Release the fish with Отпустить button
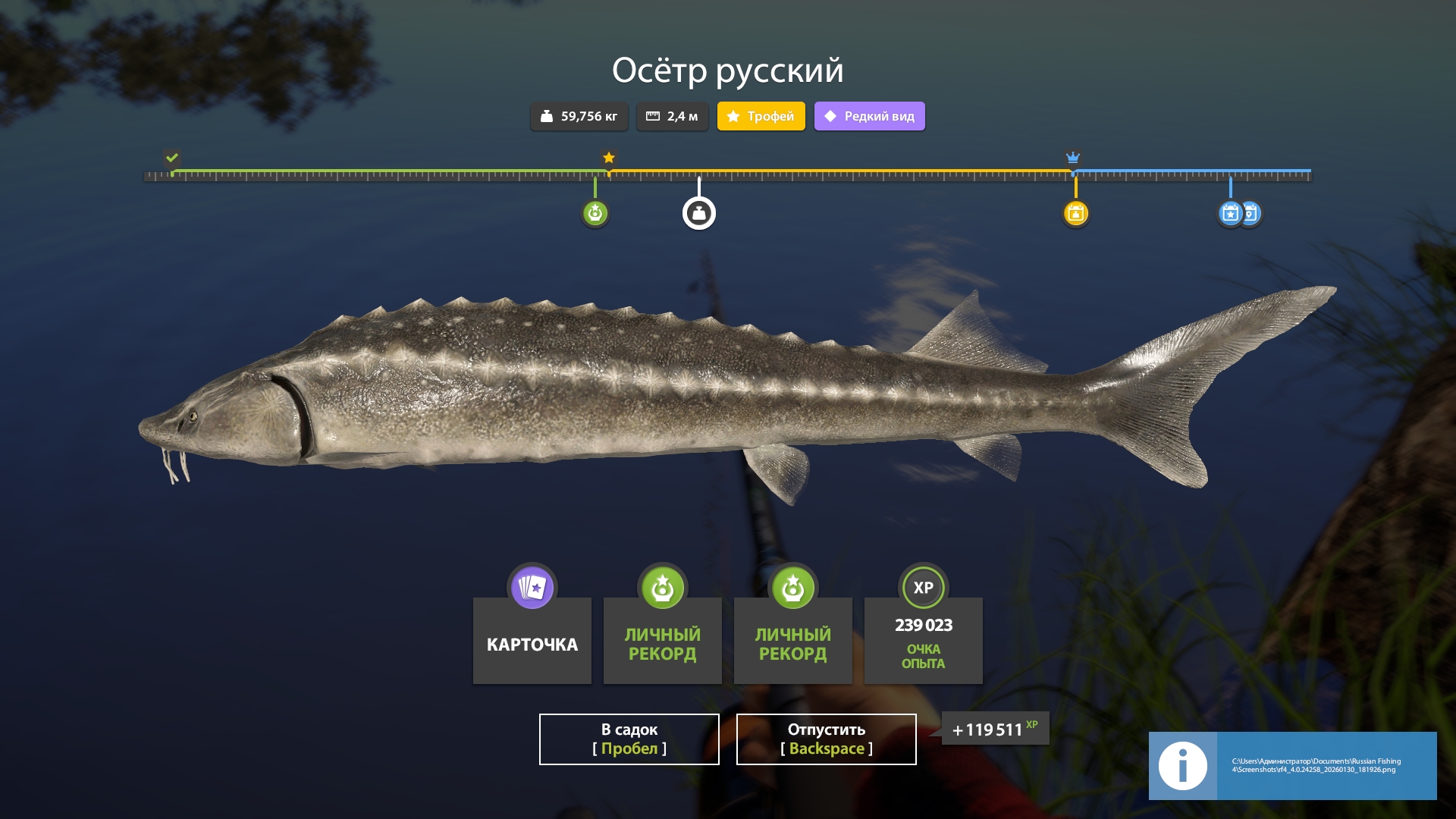Screen dimensions: 1456x819 pos(826,739)
